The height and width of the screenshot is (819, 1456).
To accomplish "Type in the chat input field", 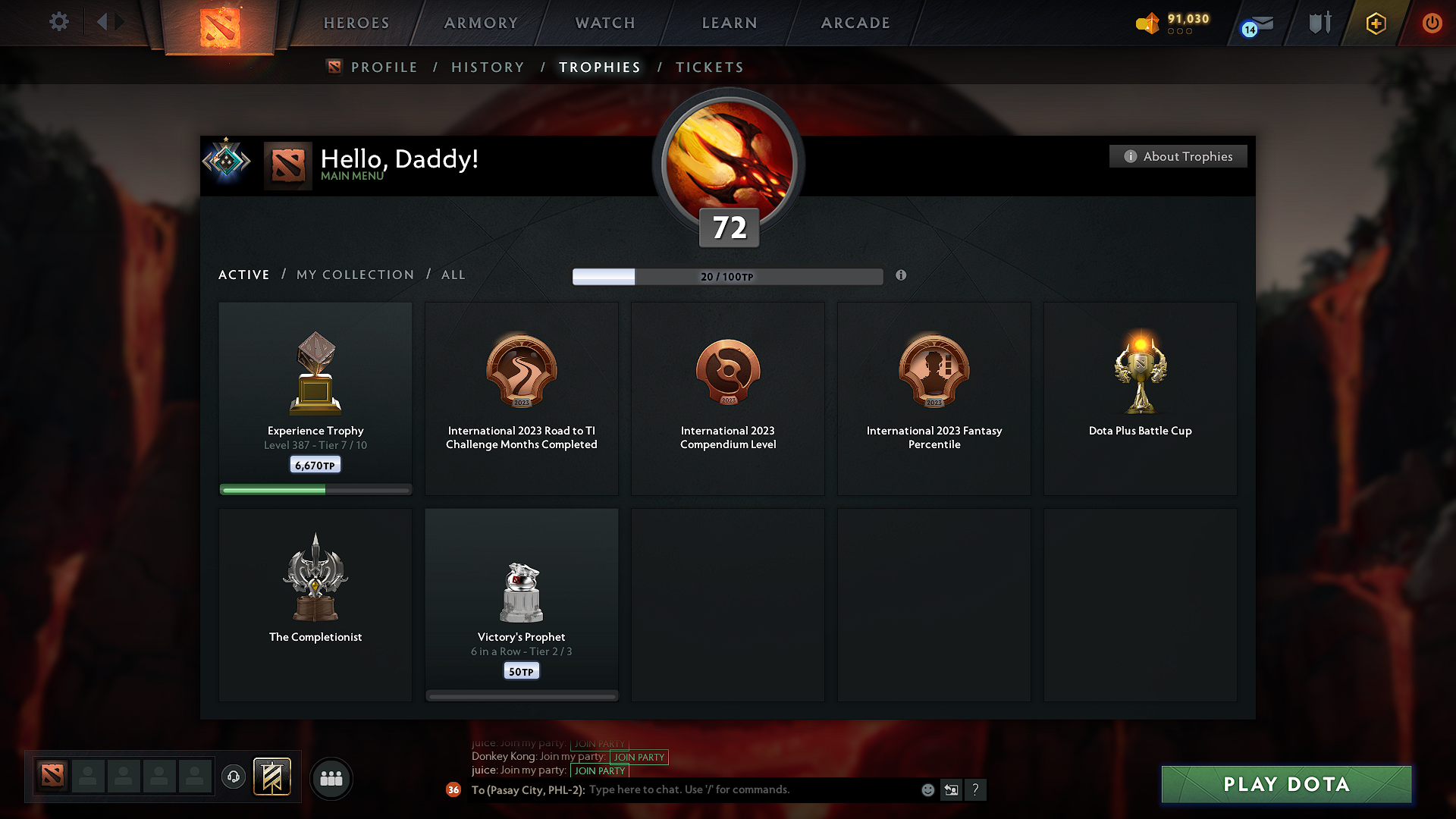I will [x=720, y=789].
